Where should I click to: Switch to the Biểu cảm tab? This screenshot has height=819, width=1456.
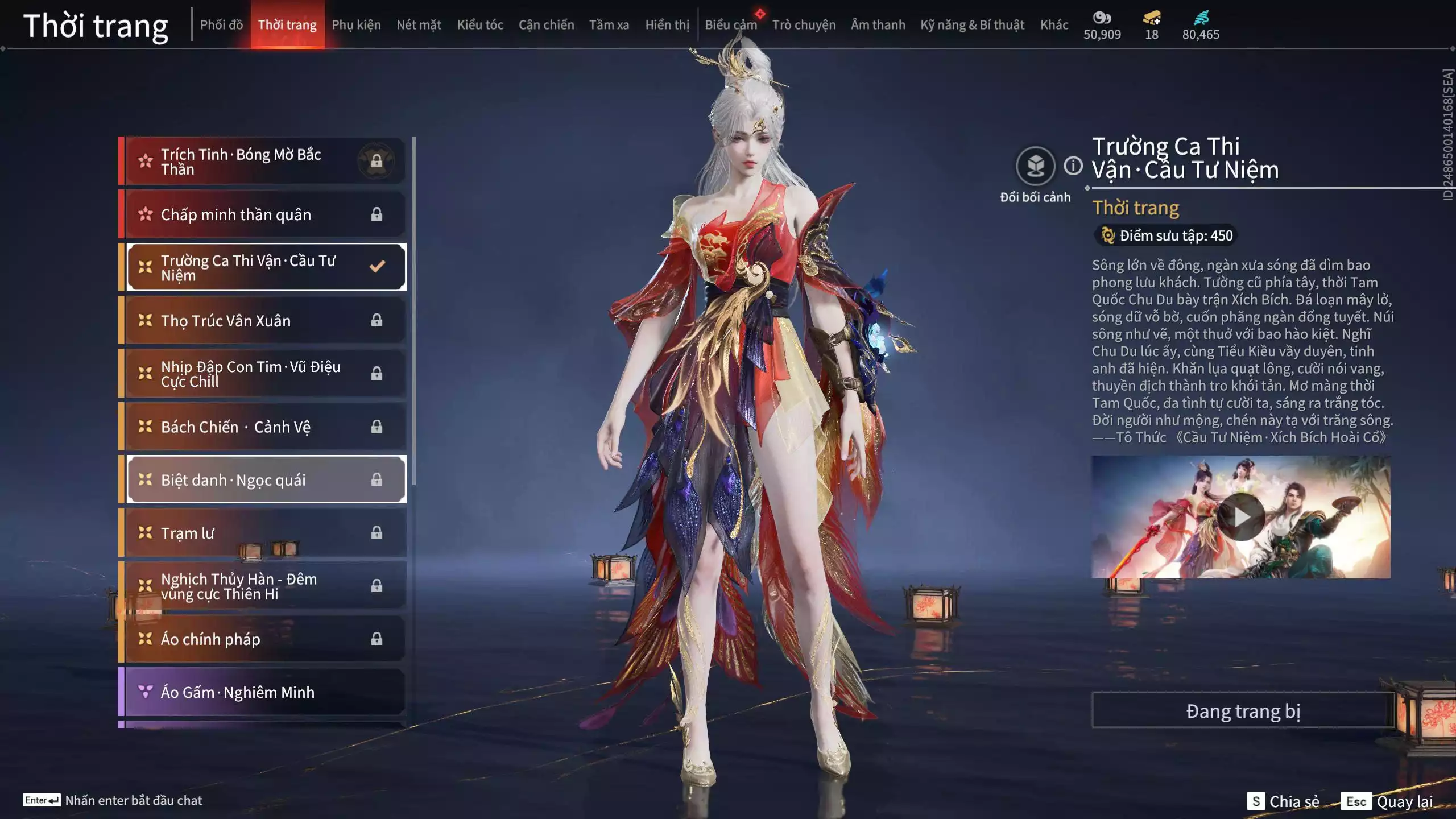click(x=731, y=25)
